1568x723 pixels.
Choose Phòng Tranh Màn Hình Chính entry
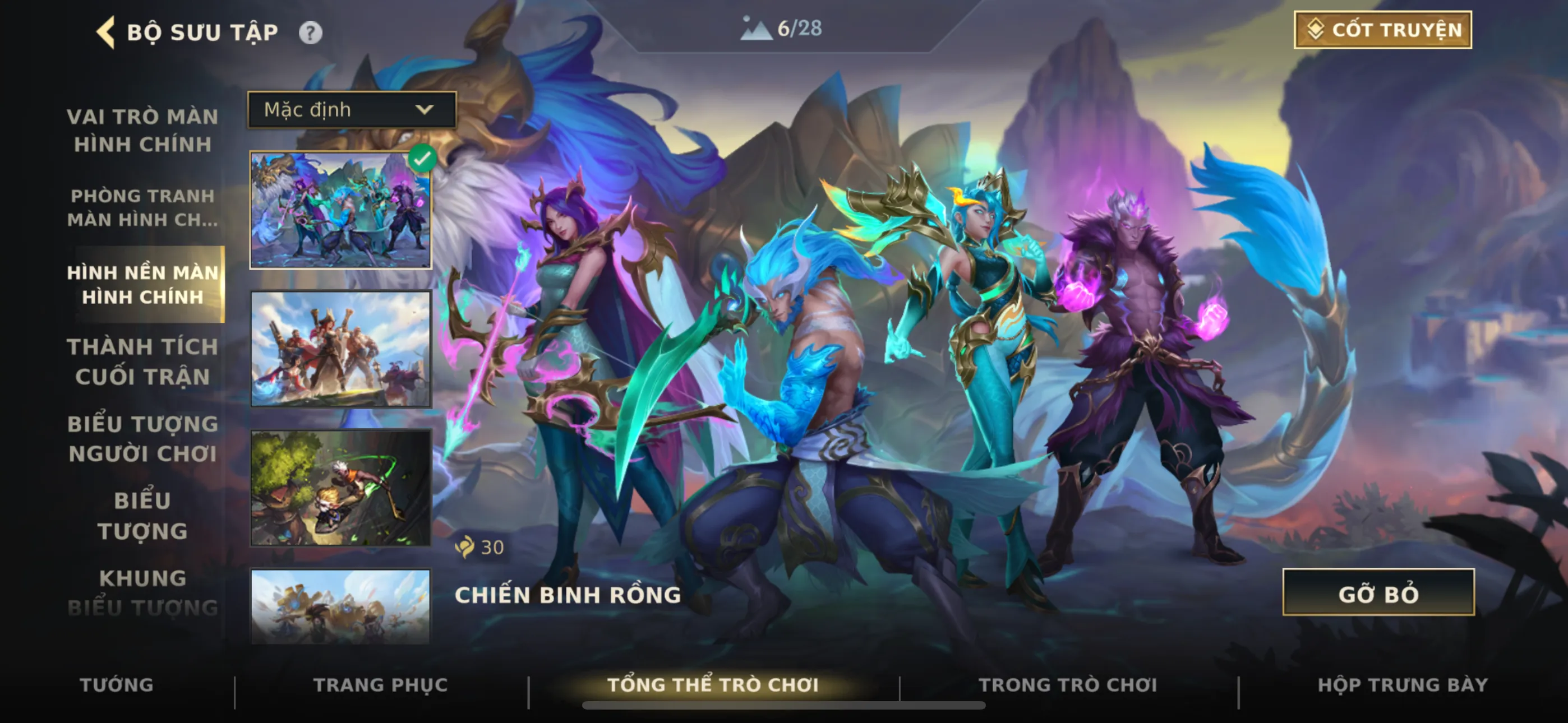click(142, 207)
